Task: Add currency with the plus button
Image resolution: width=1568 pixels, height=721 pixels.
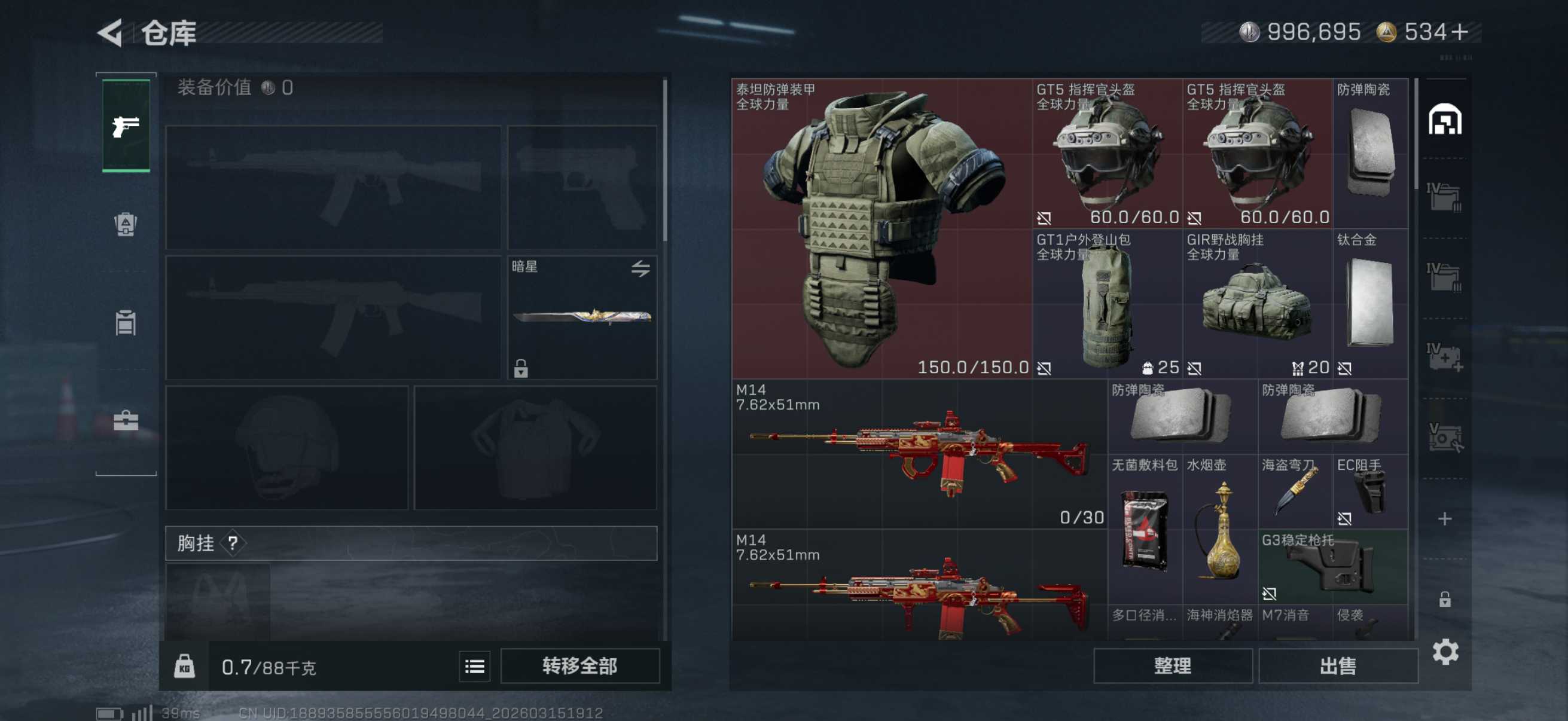Action: coord(1459,32)
